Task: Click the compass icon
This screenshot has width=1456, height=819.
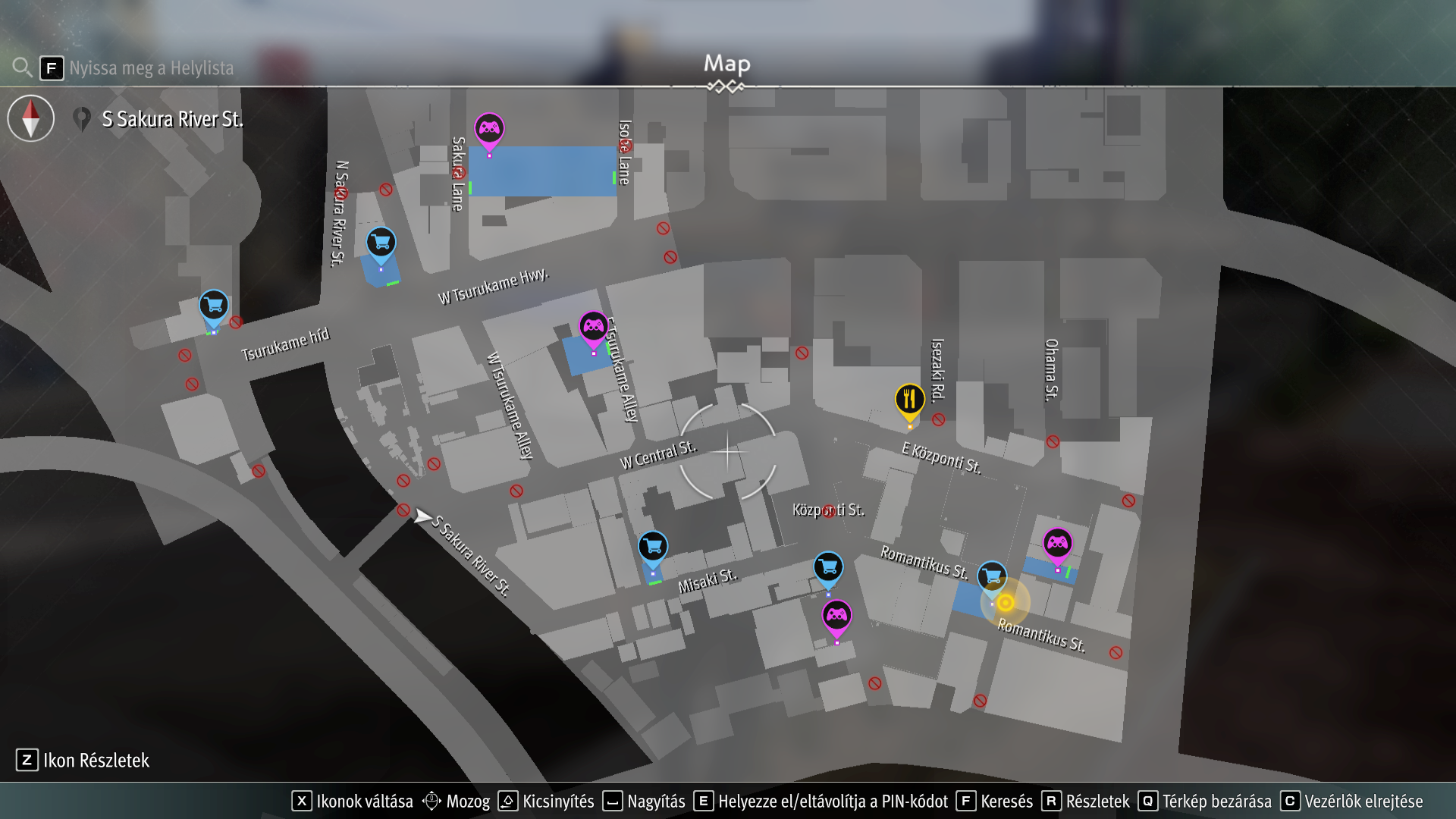Action: pos(31,118)
